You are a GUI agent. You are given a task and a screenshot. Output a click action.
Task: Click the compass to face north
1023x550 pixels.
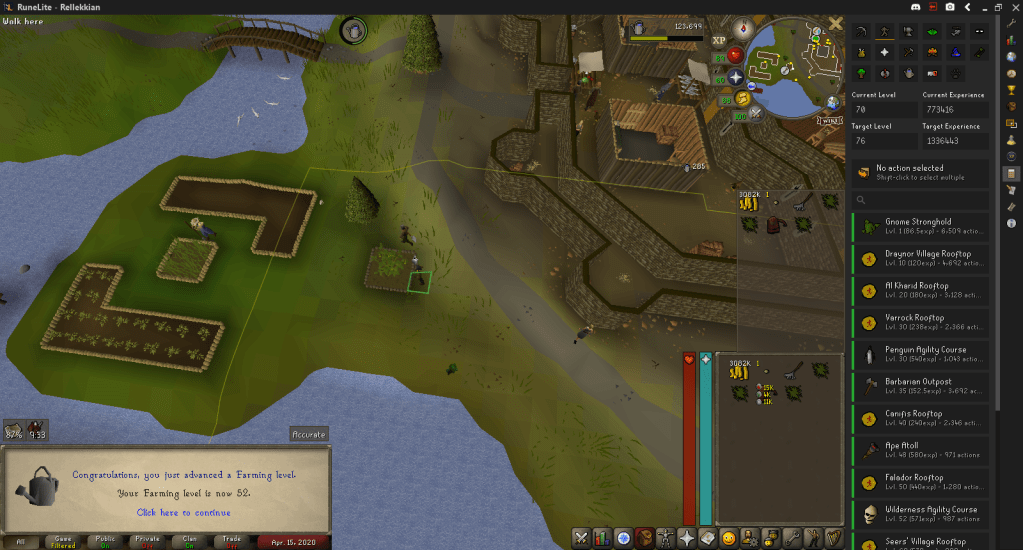tap(742, 29)
